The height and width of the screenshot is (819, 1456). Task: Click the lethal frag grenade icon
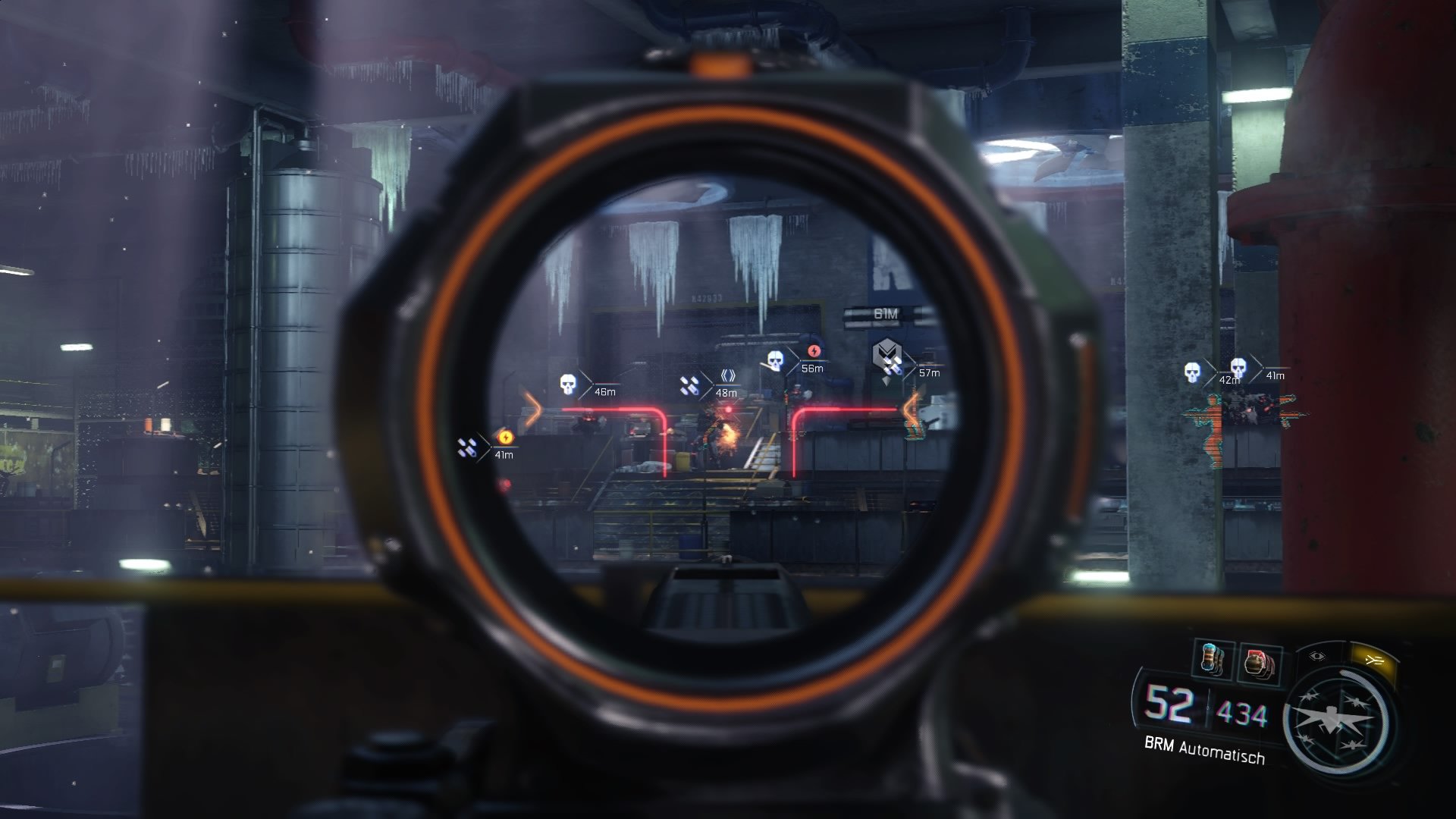click(1257, 661)
